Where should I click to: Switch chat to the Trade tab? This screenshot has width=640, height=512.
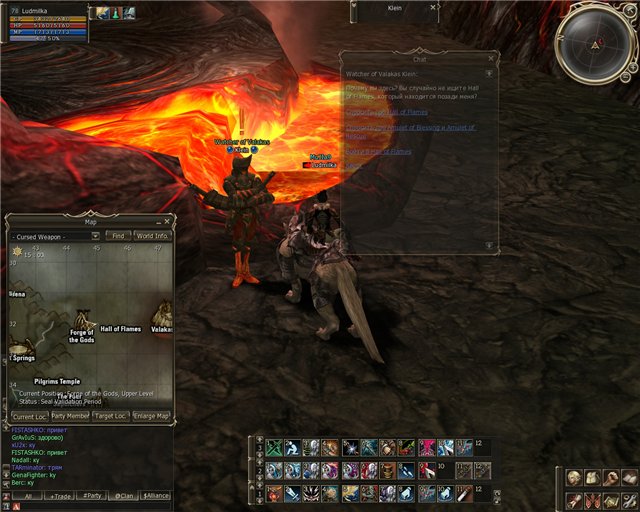click(x=59, y=496)
